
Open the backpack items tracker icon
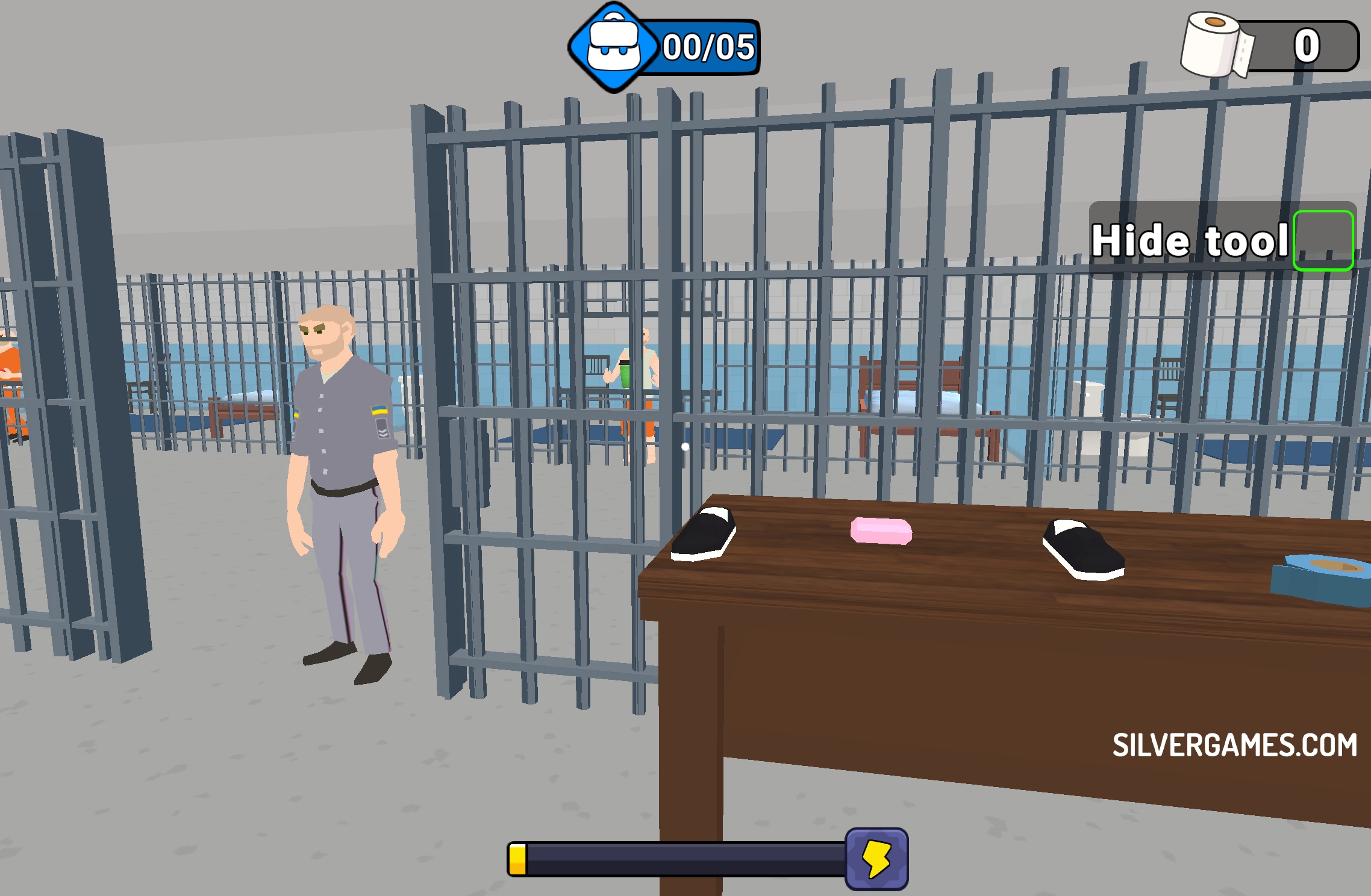tap(613, 47)
